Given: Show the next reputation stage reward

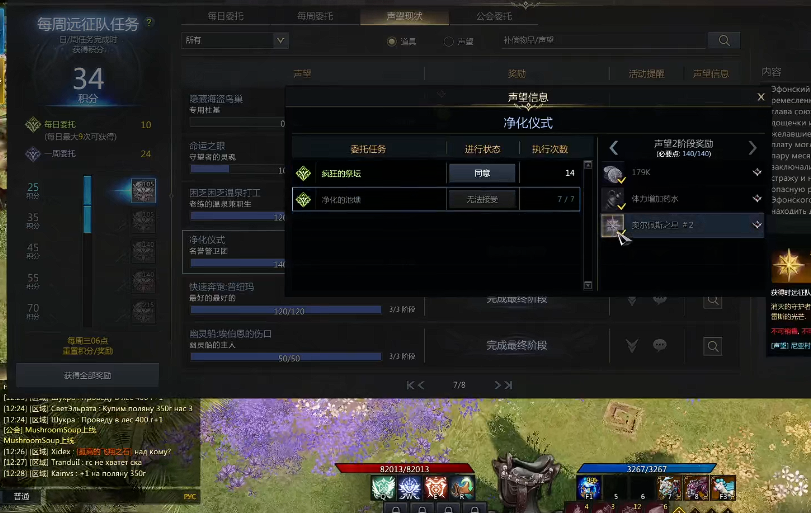Looking at the screenshot, I should click(753, 148).
